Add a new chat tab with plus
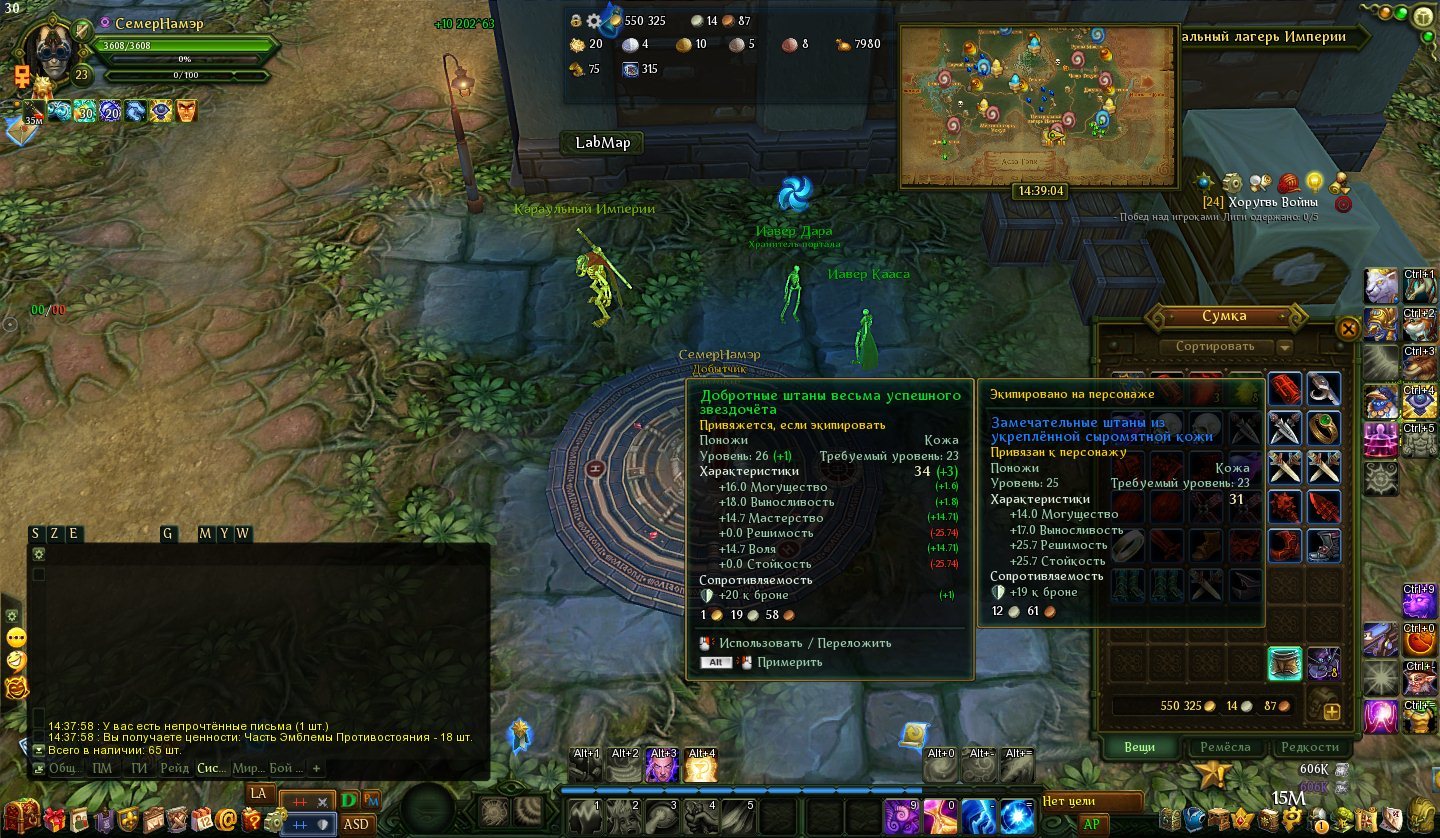 tap(316, 768)
